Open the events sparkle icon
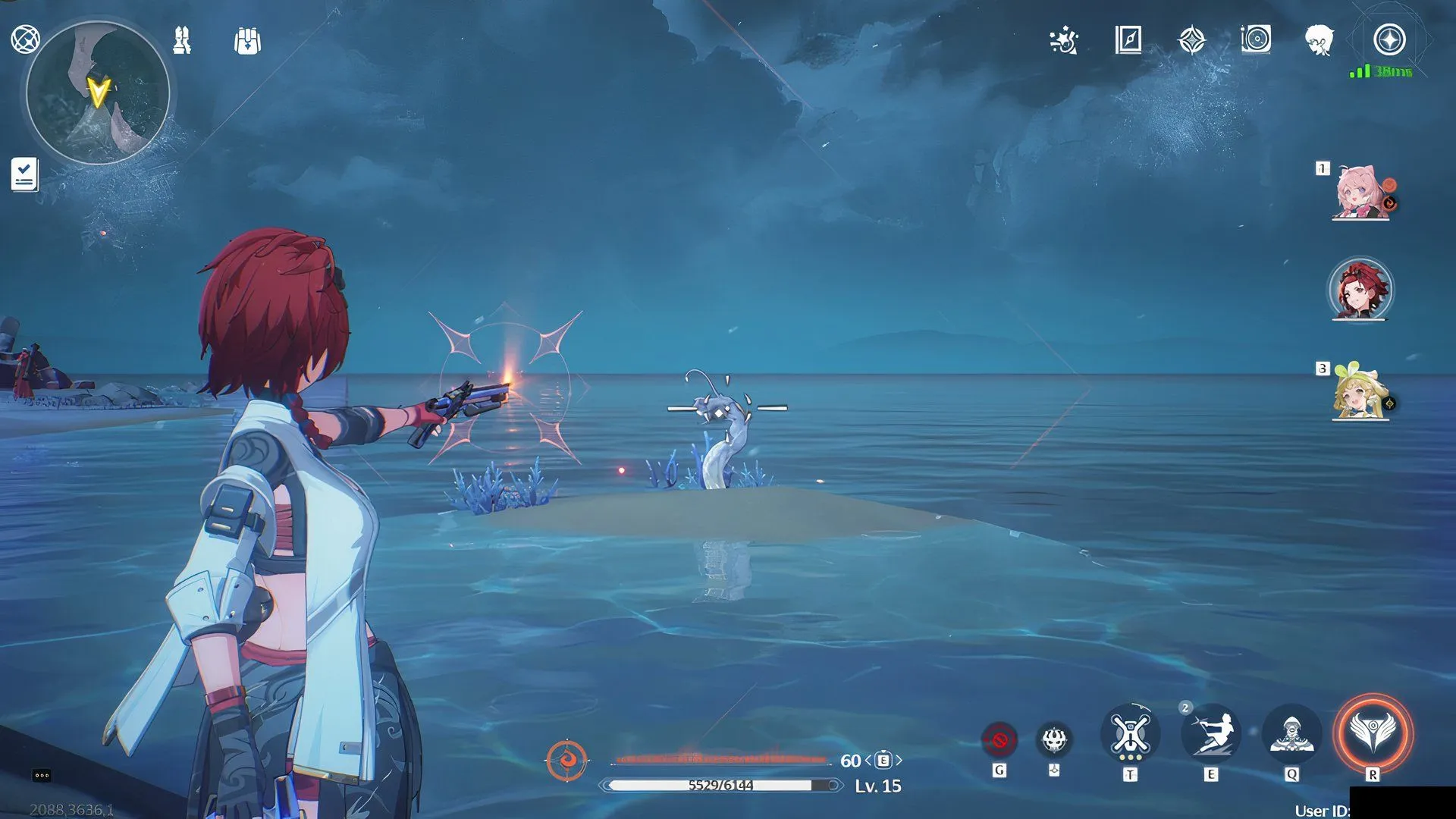 1064,40
